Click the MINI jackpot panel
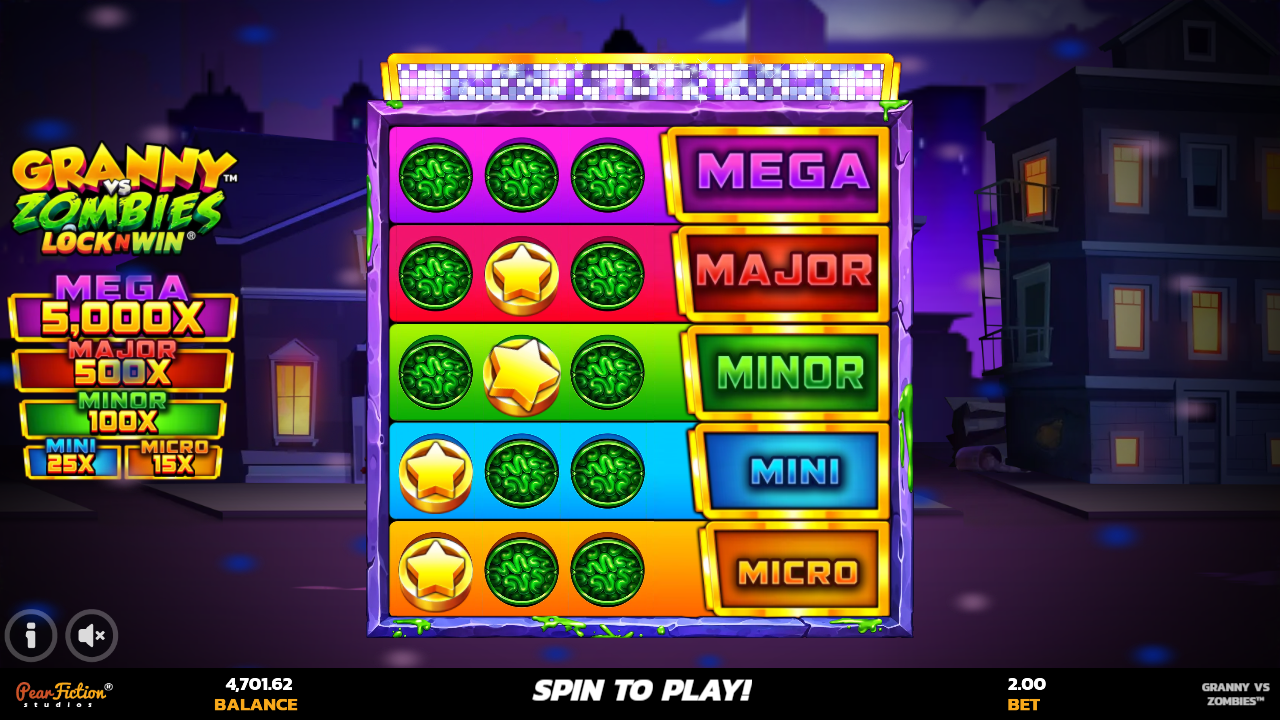This screenshot has width=1280, height=720. click(x=785, y=468)
